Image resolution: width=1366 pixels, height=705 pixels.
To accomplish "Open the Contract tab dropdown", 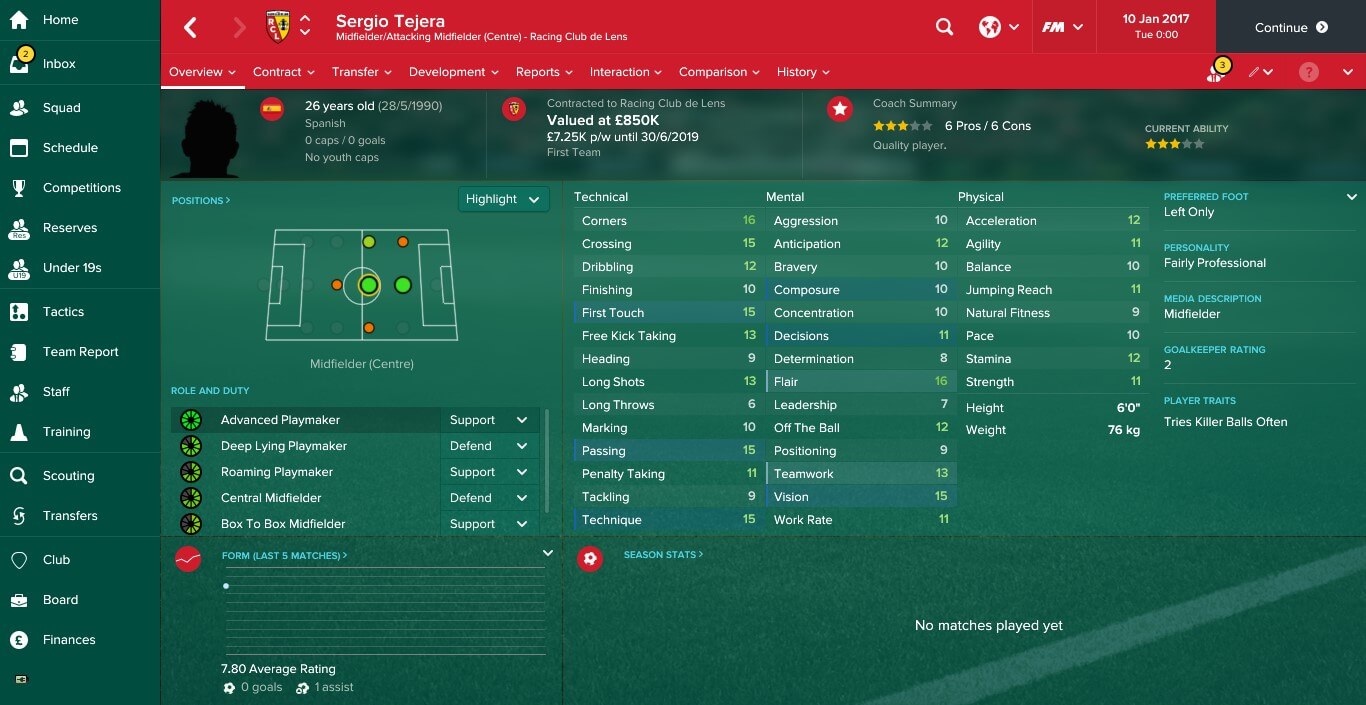I will point(283,72).
